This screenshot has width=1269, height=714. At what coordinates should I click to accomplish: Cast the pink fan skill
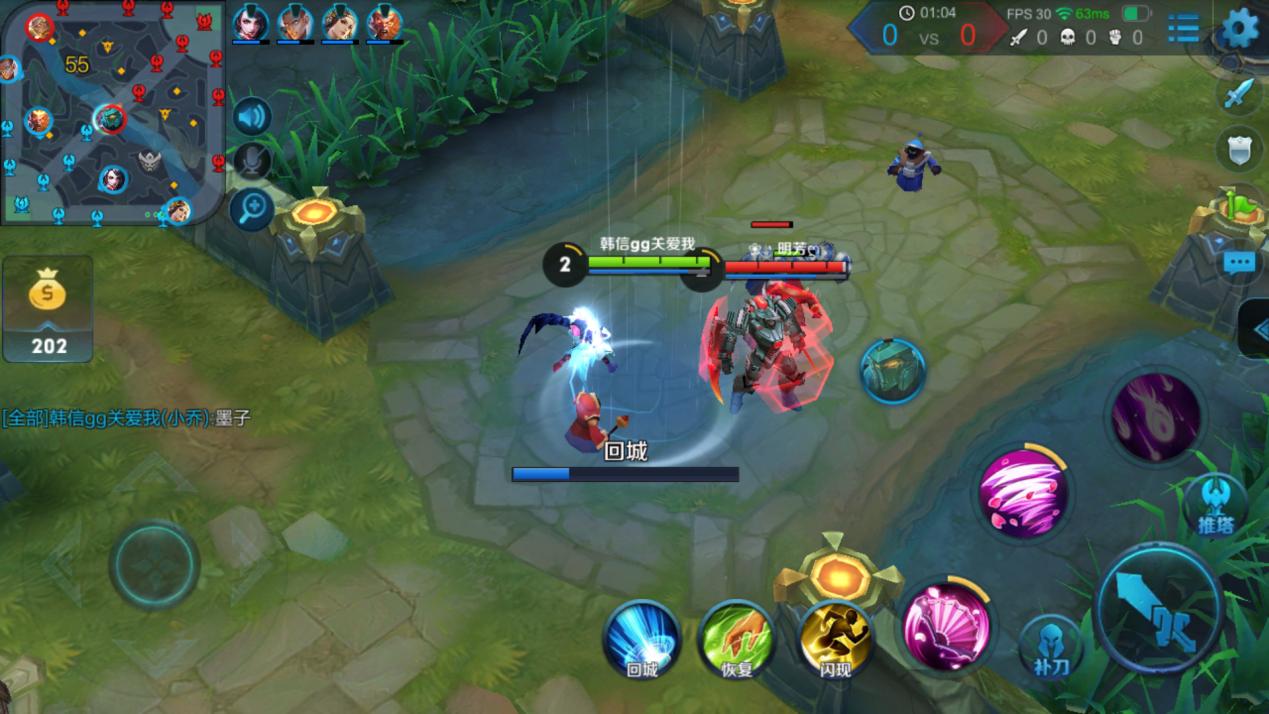click(x=945, y=625)
